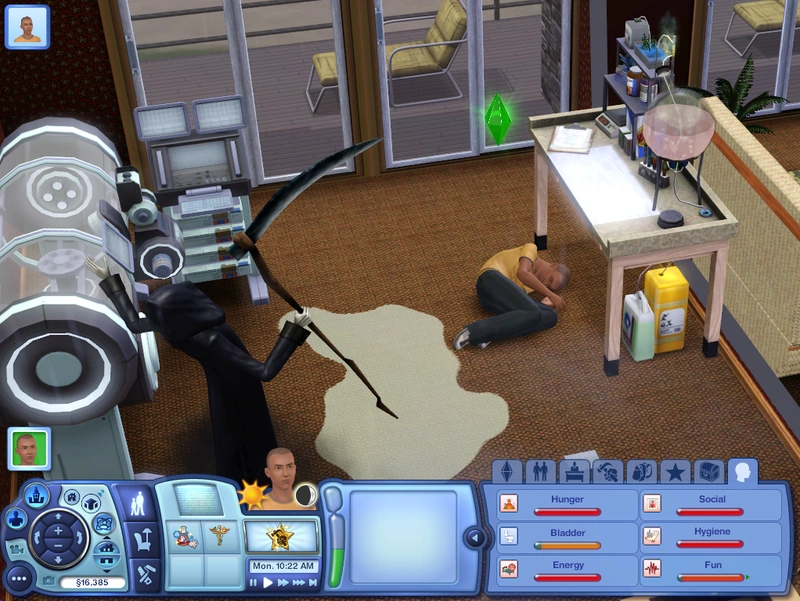Switch to fast forward speed
This screenshot has width=800, height=601.
[x=284, y=581]
